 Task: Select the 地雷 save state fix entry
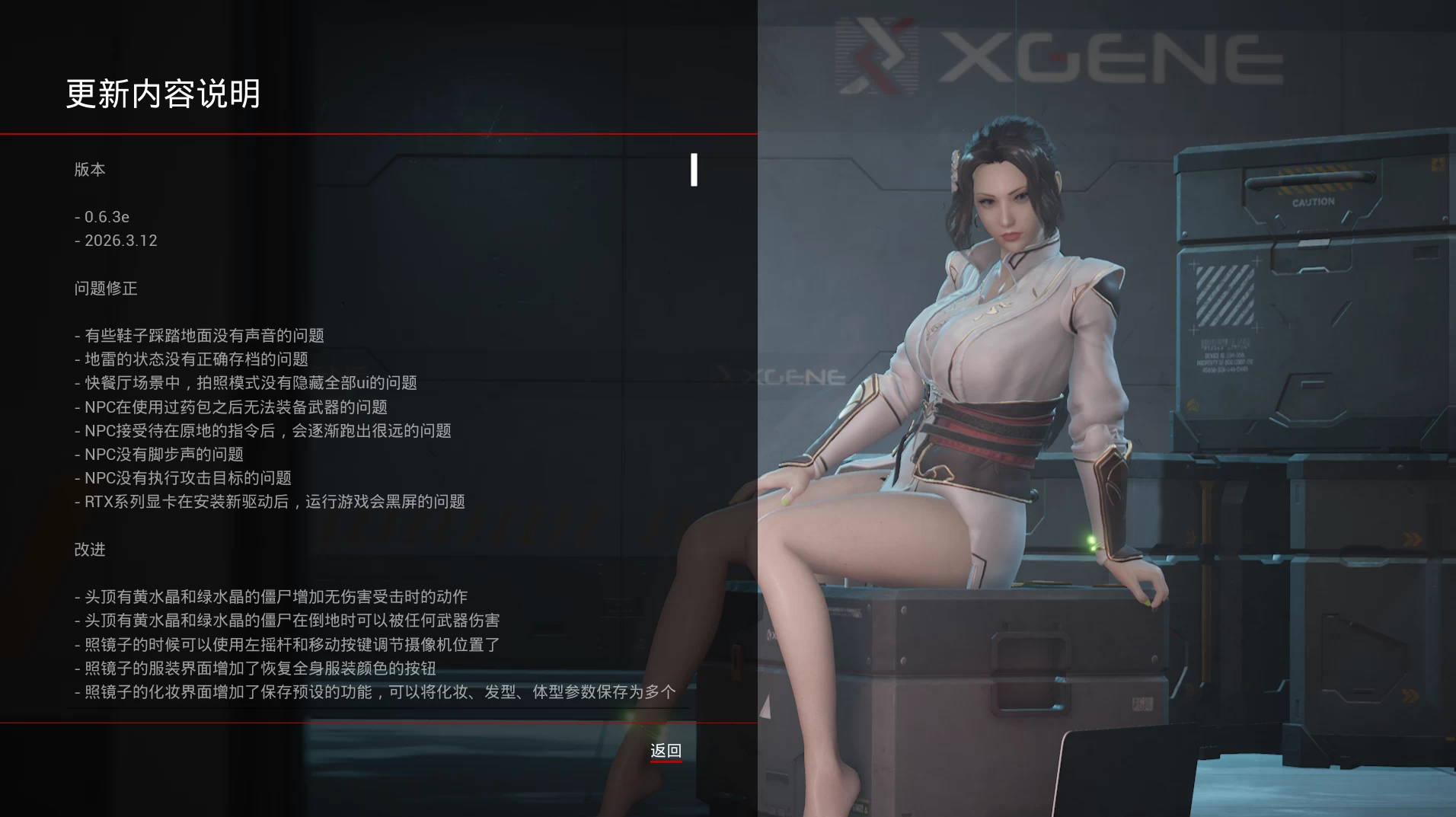(x=190, y=359)
